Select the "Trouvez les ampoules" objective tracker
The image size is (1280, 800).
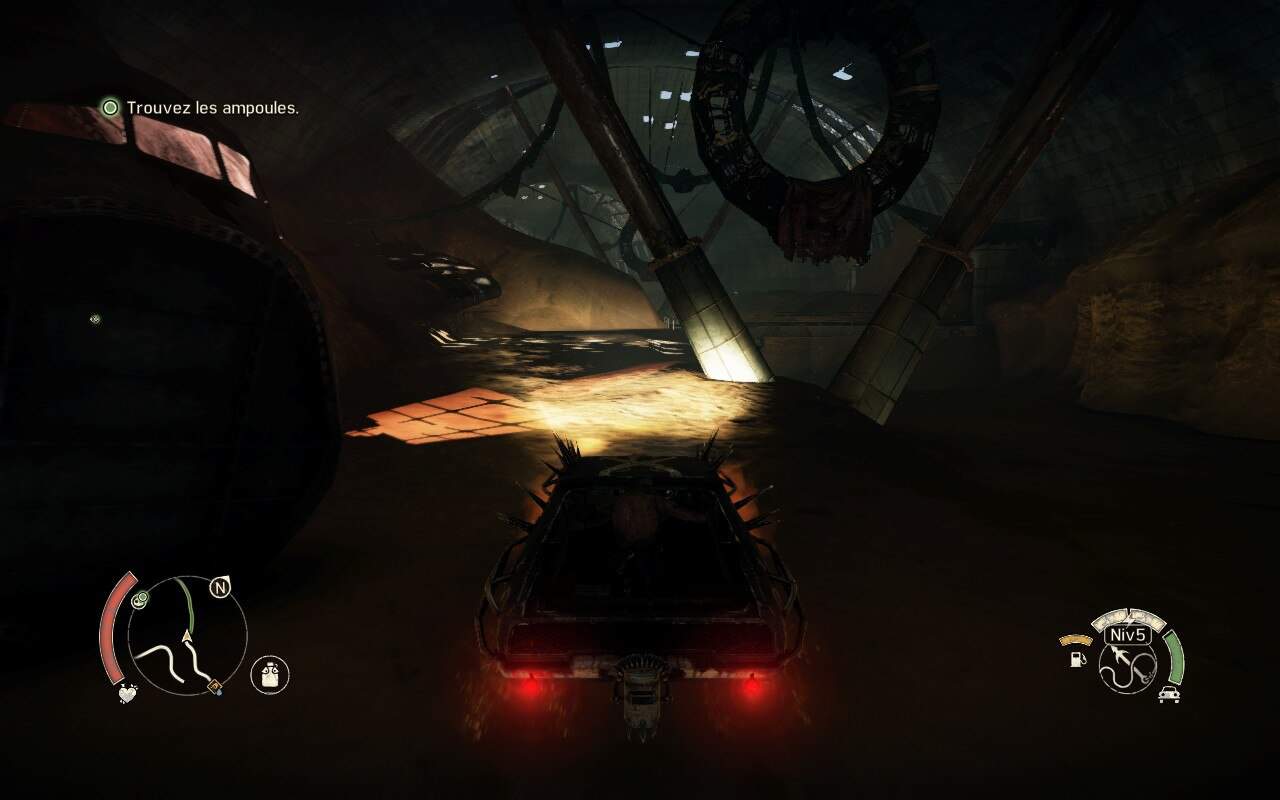tap(201, 107)
